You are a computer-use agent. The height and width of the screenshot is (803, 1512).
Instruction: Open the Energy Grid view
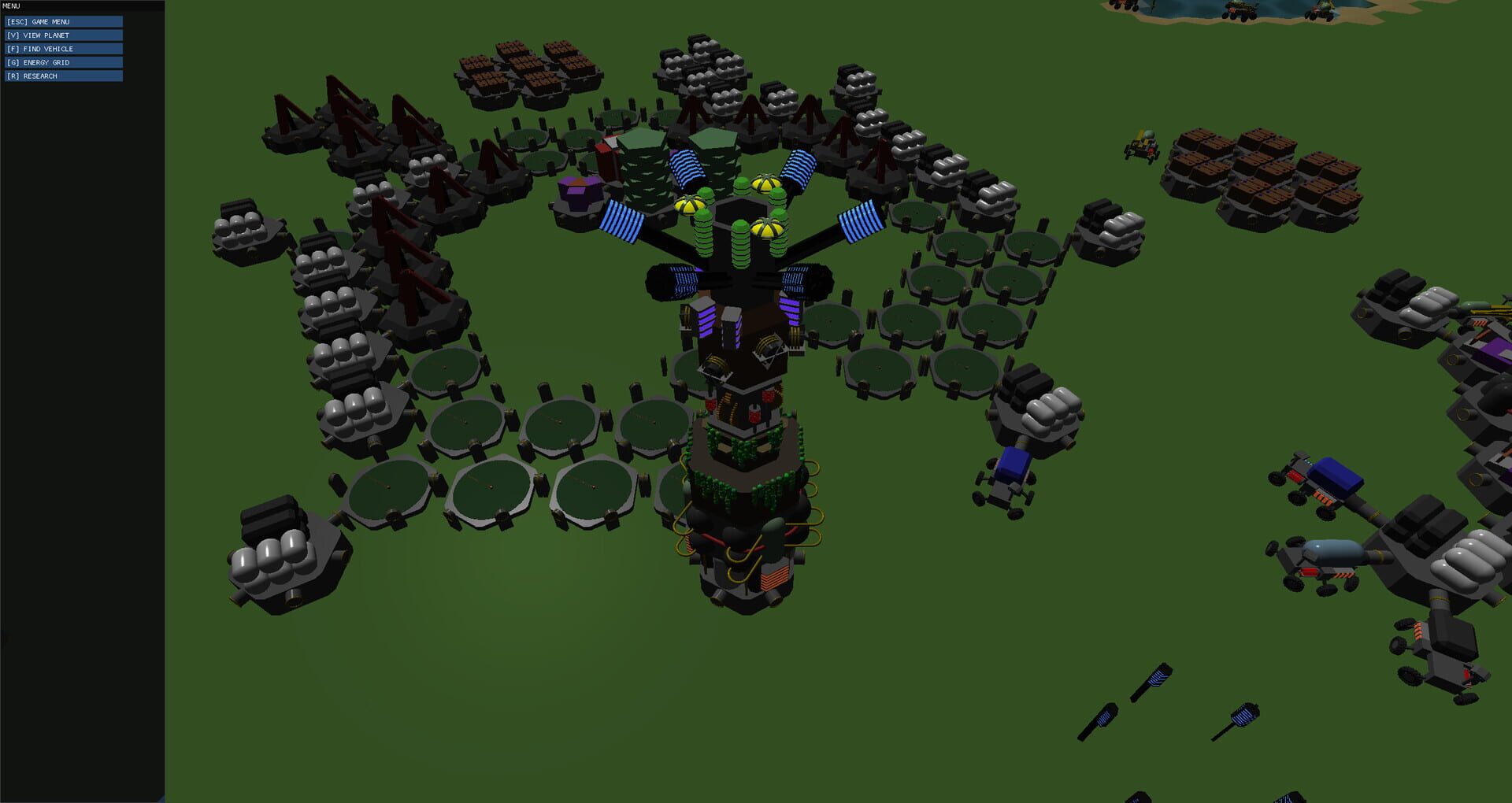[63, 61]
